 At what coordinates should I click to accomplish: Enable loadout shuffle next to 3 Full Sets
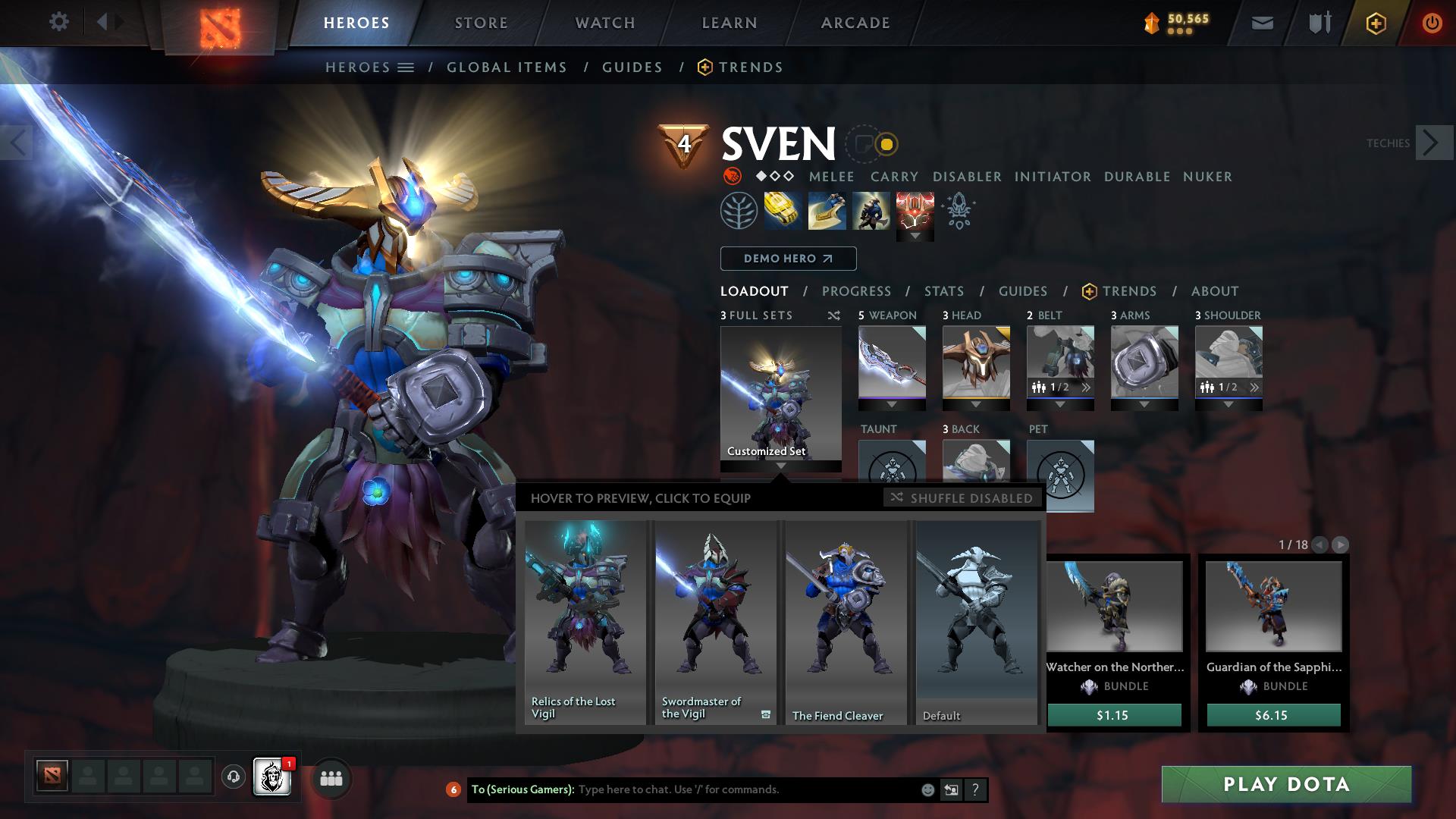833,315
